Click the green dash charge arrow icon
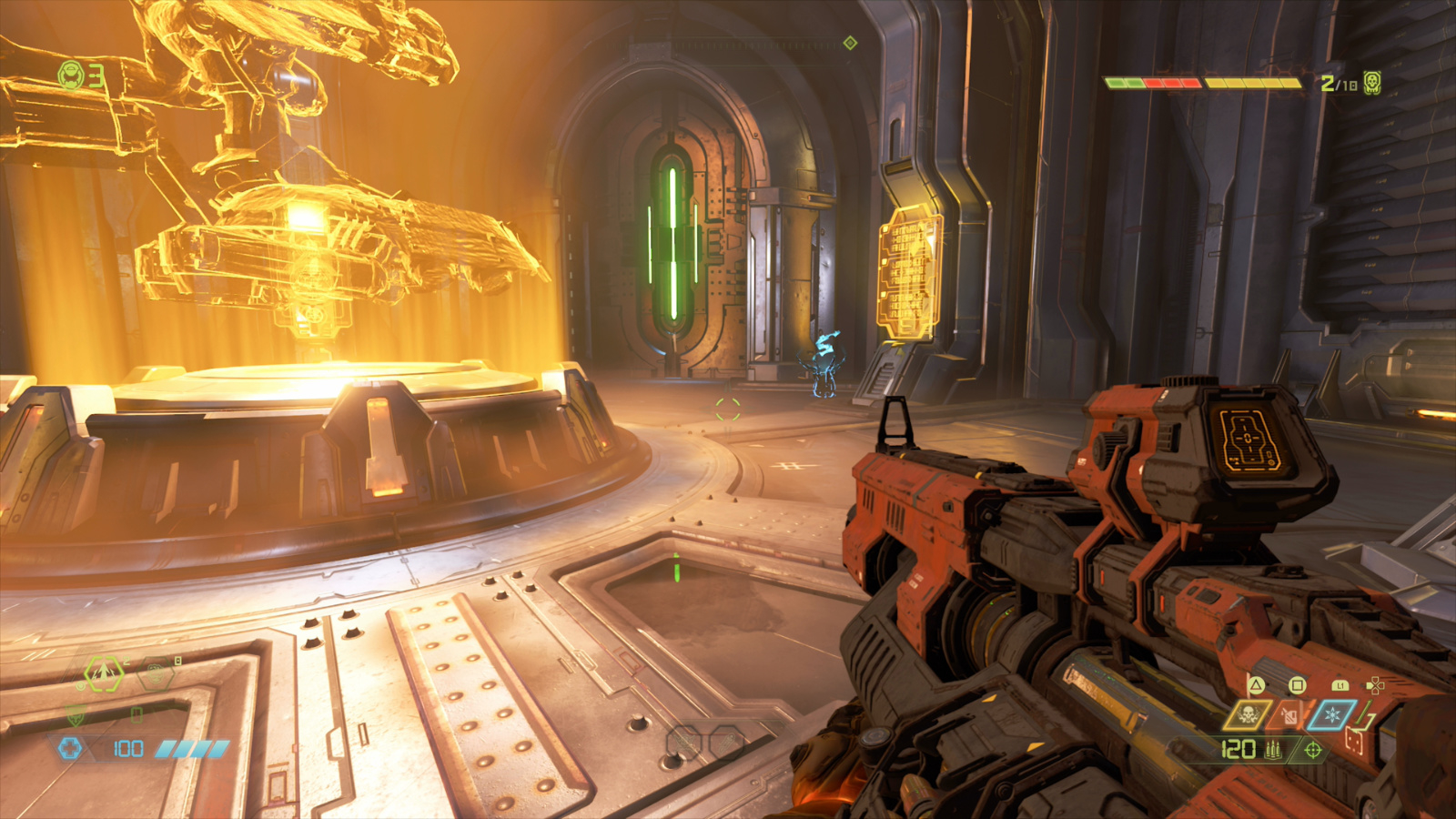Screen dimensions: 1456x819 (103, 673)
